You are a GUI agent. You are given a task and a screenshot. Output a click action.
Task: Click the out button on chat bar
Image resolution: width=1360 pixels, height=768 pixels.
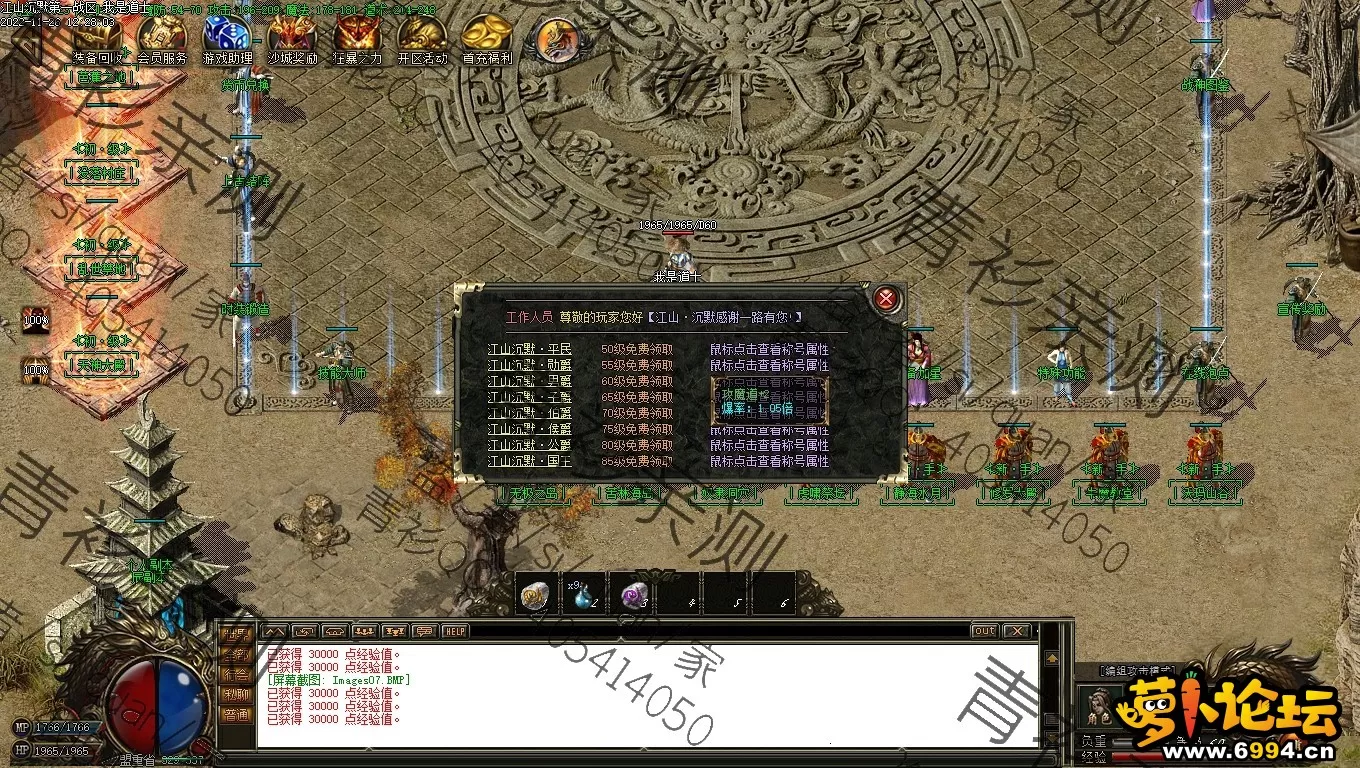pos(984,631)
